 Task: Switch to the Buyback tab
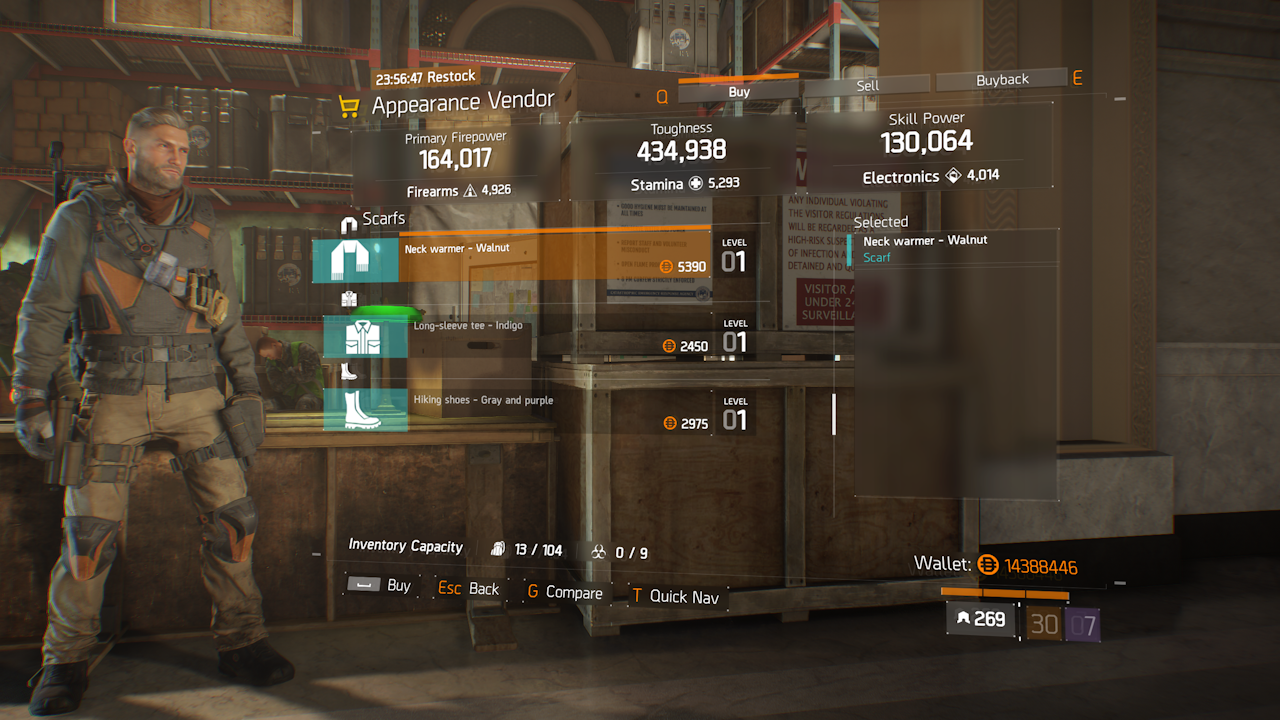(x=1002, y=80)
